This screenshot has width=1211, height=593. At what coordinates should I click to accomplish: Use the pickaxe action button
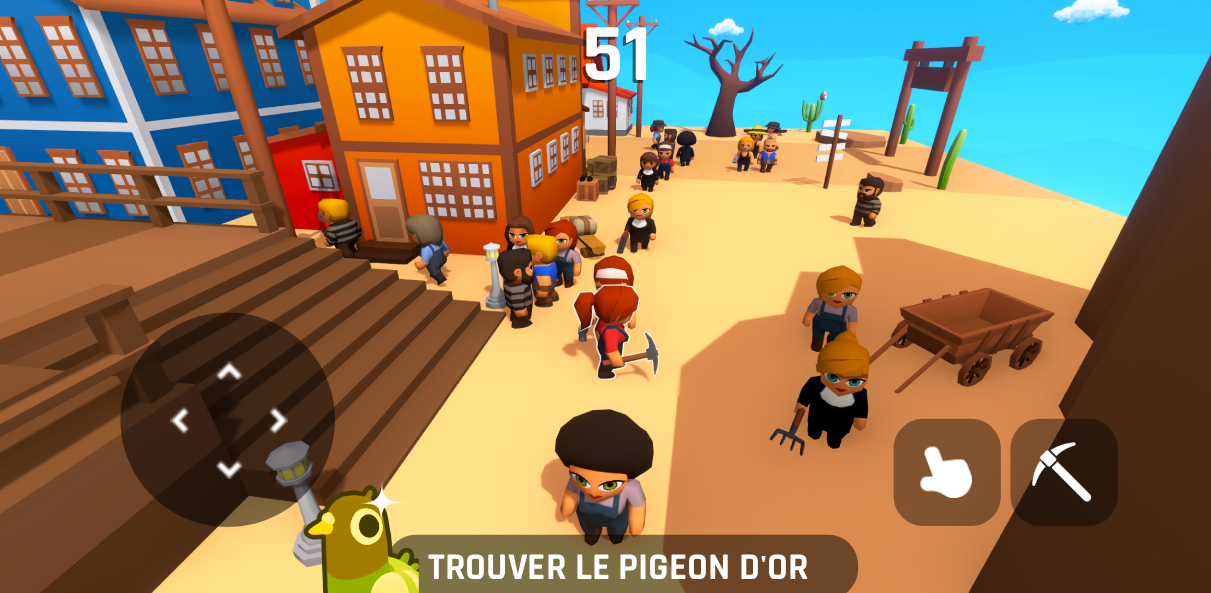(x=1063, y=472)
